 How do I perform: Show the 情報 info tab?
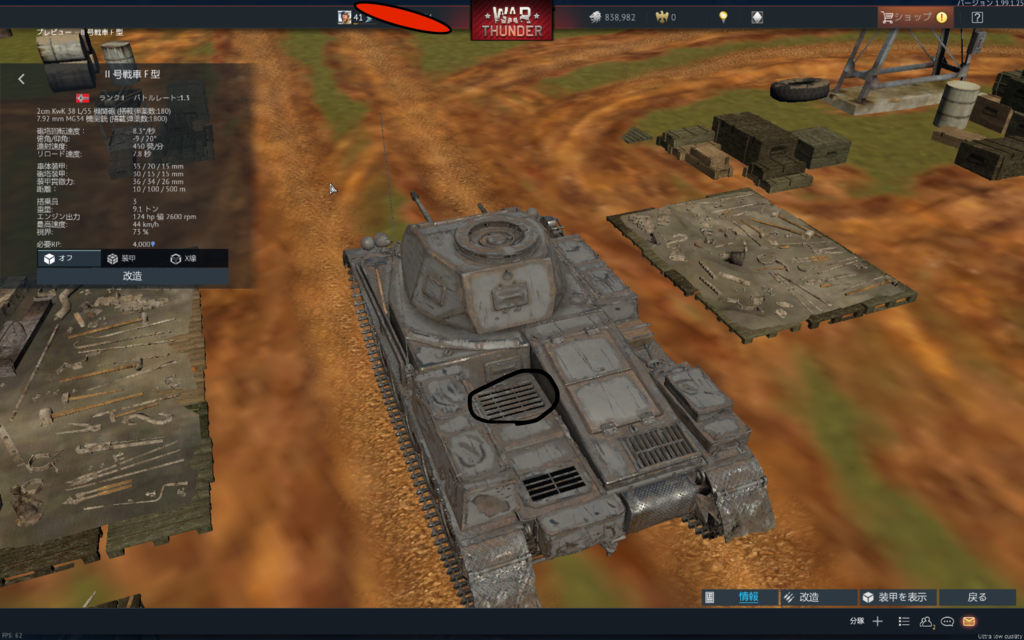click(738, 597)
